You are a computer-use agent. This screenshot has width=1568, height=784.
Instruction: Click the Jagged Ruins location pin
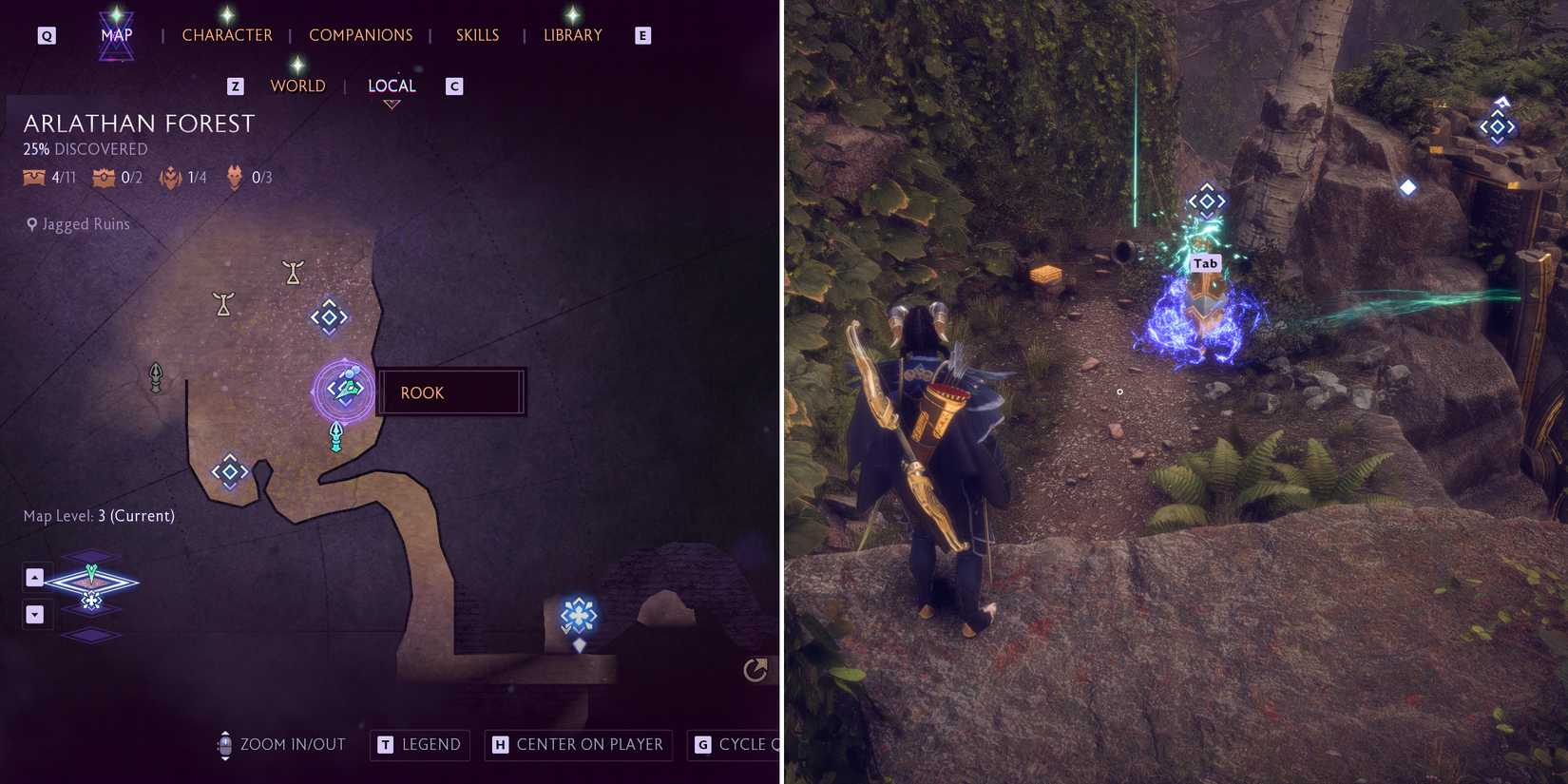31,223
